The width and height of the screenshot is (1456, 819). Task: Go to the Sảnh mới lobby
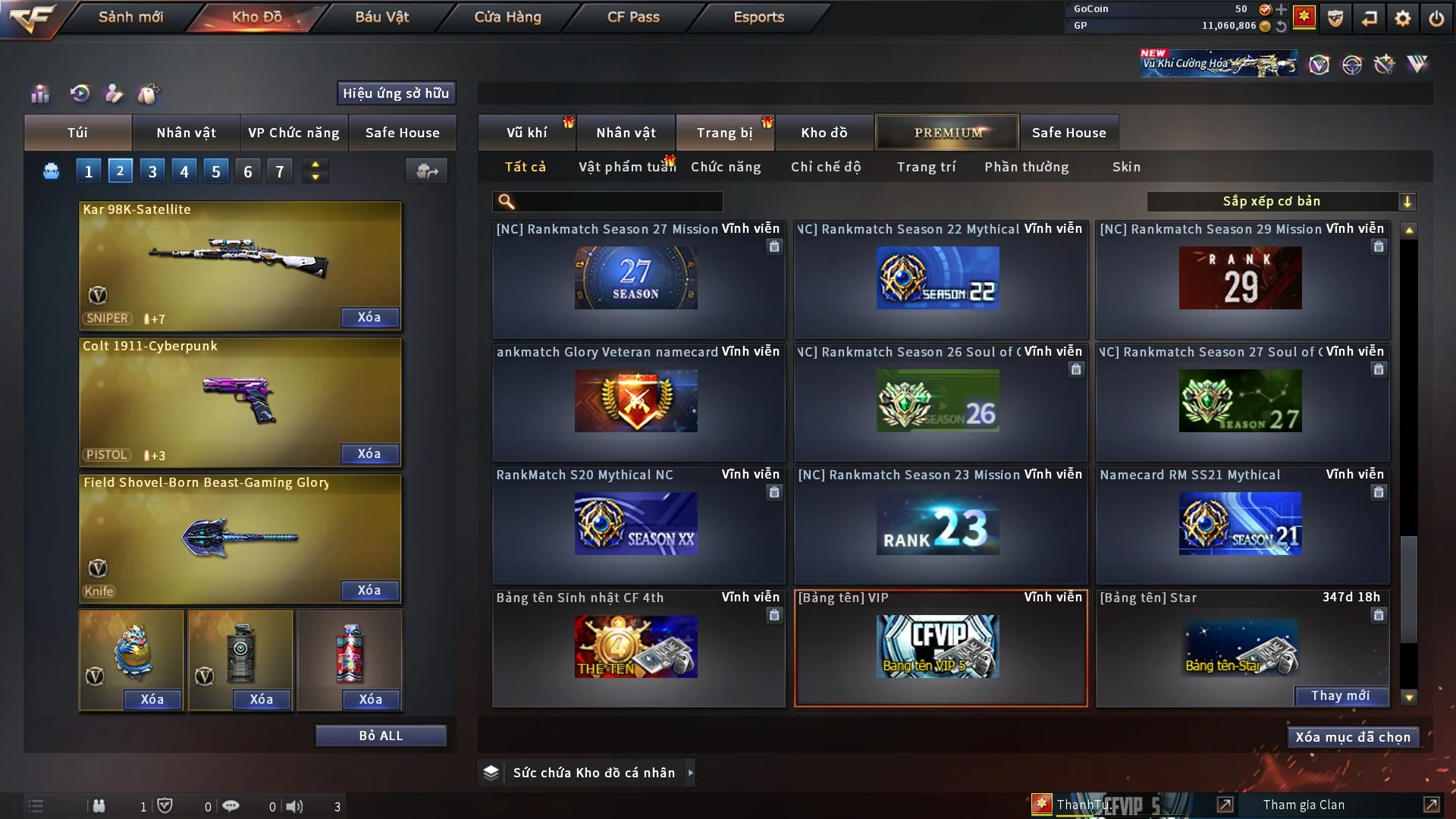[130, 17]
